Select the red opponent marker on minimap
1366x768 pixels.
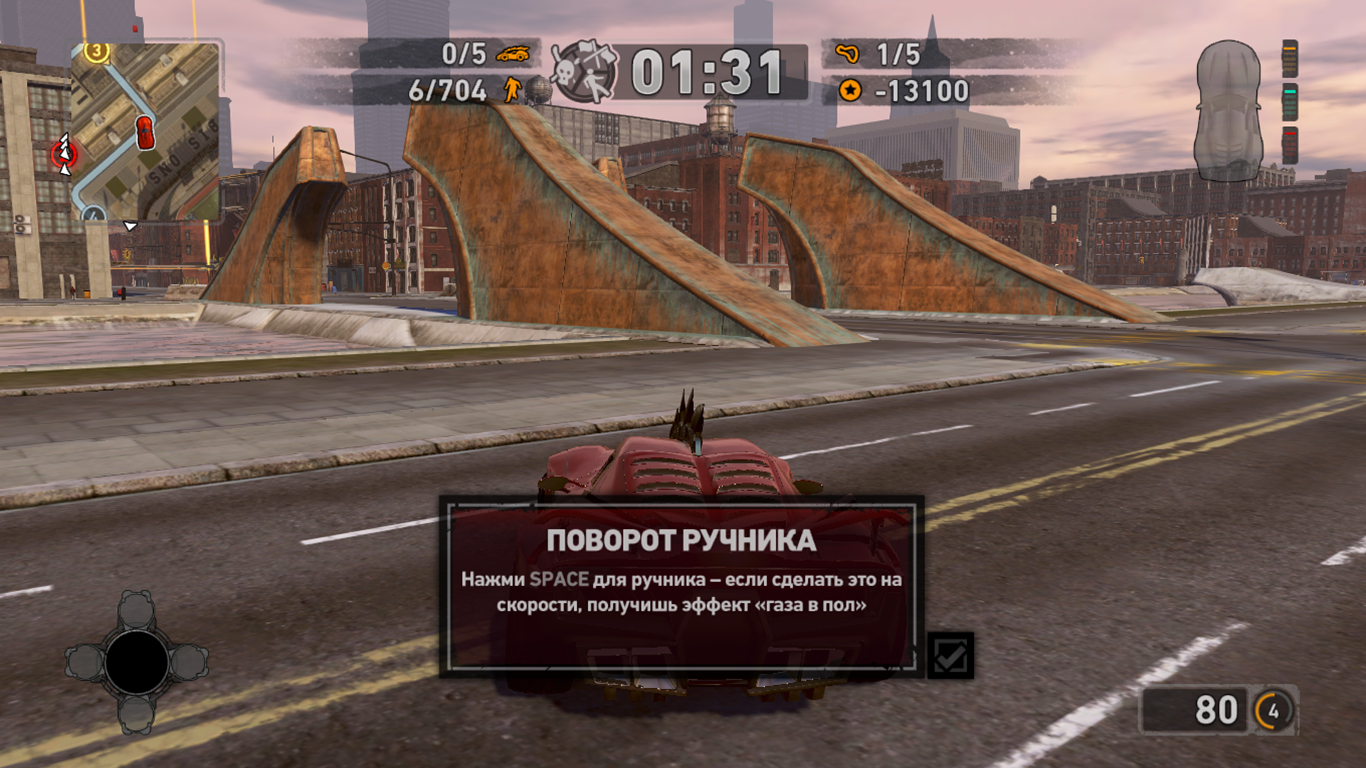point(65,153)
